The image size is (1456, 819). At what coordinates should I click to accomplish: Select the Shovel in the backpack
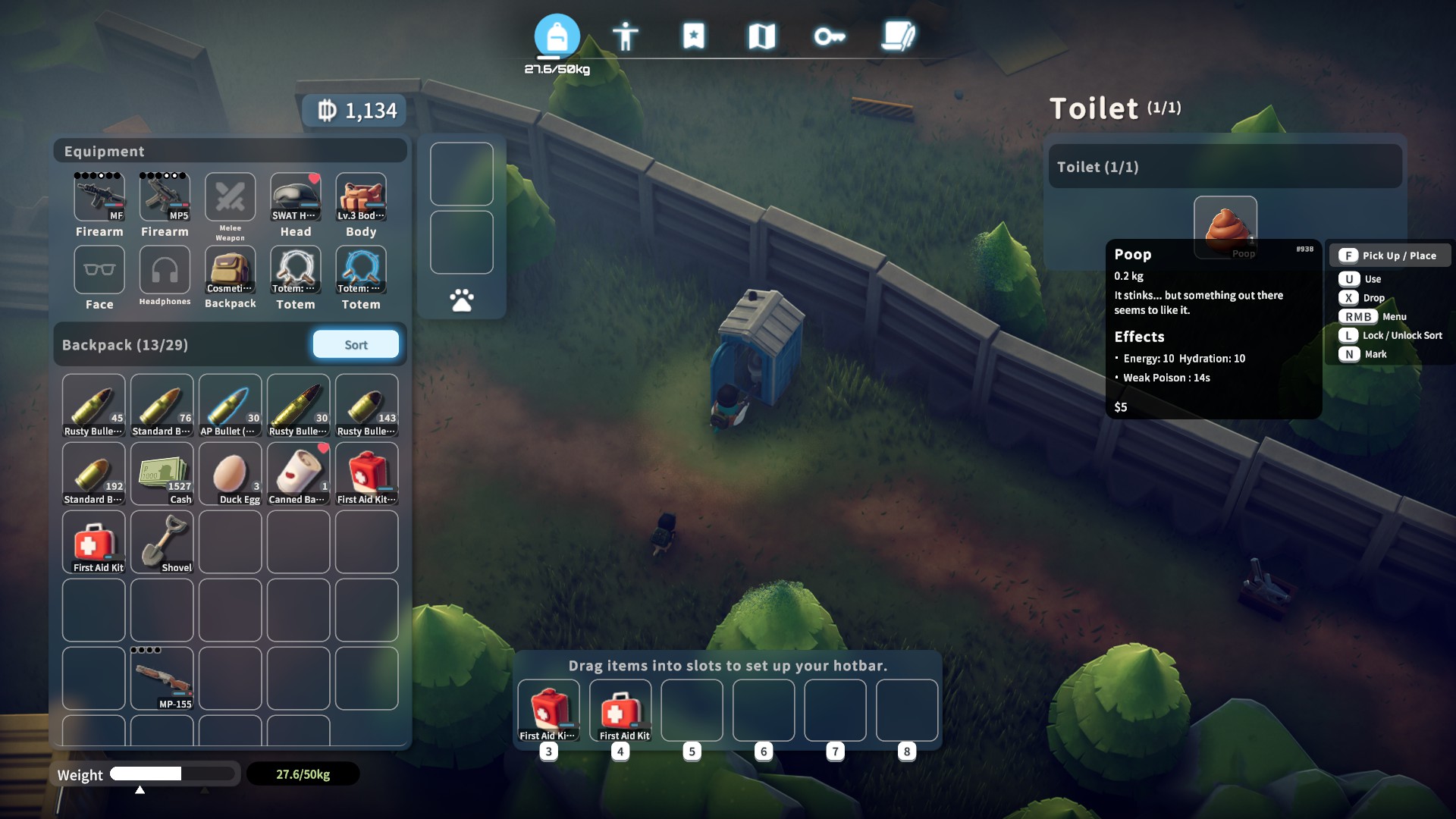pyautogui.click(x=162, y=540)
